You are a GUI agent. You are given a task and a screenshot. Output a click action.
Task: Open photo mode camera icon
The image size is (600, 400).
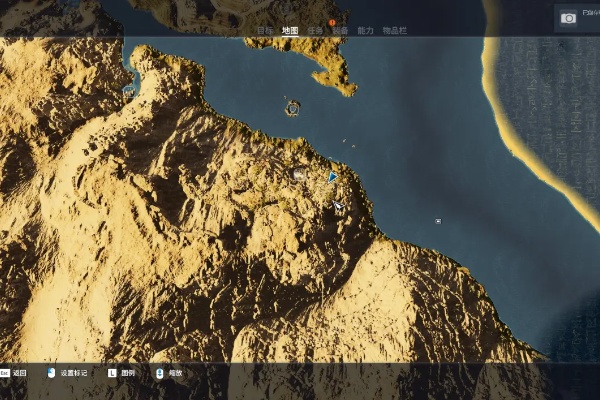click(568, 18)
